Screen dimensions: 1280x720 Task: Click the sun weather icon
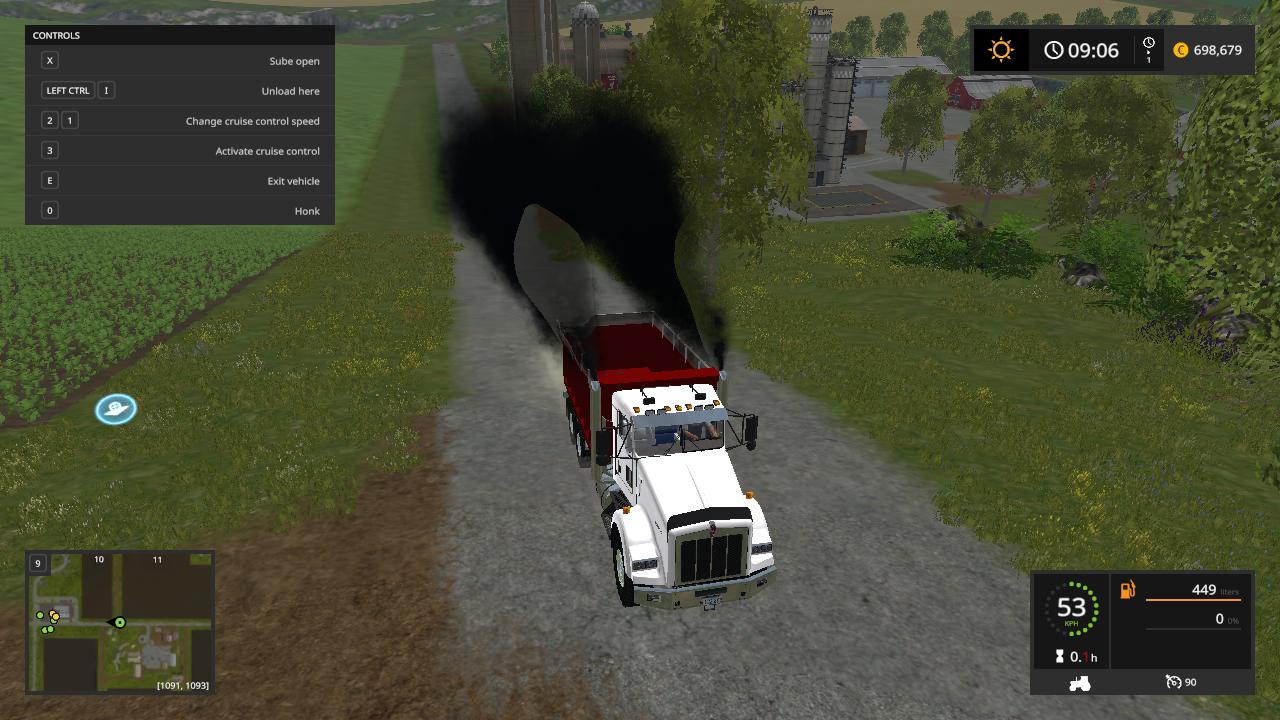(1000, 50)
